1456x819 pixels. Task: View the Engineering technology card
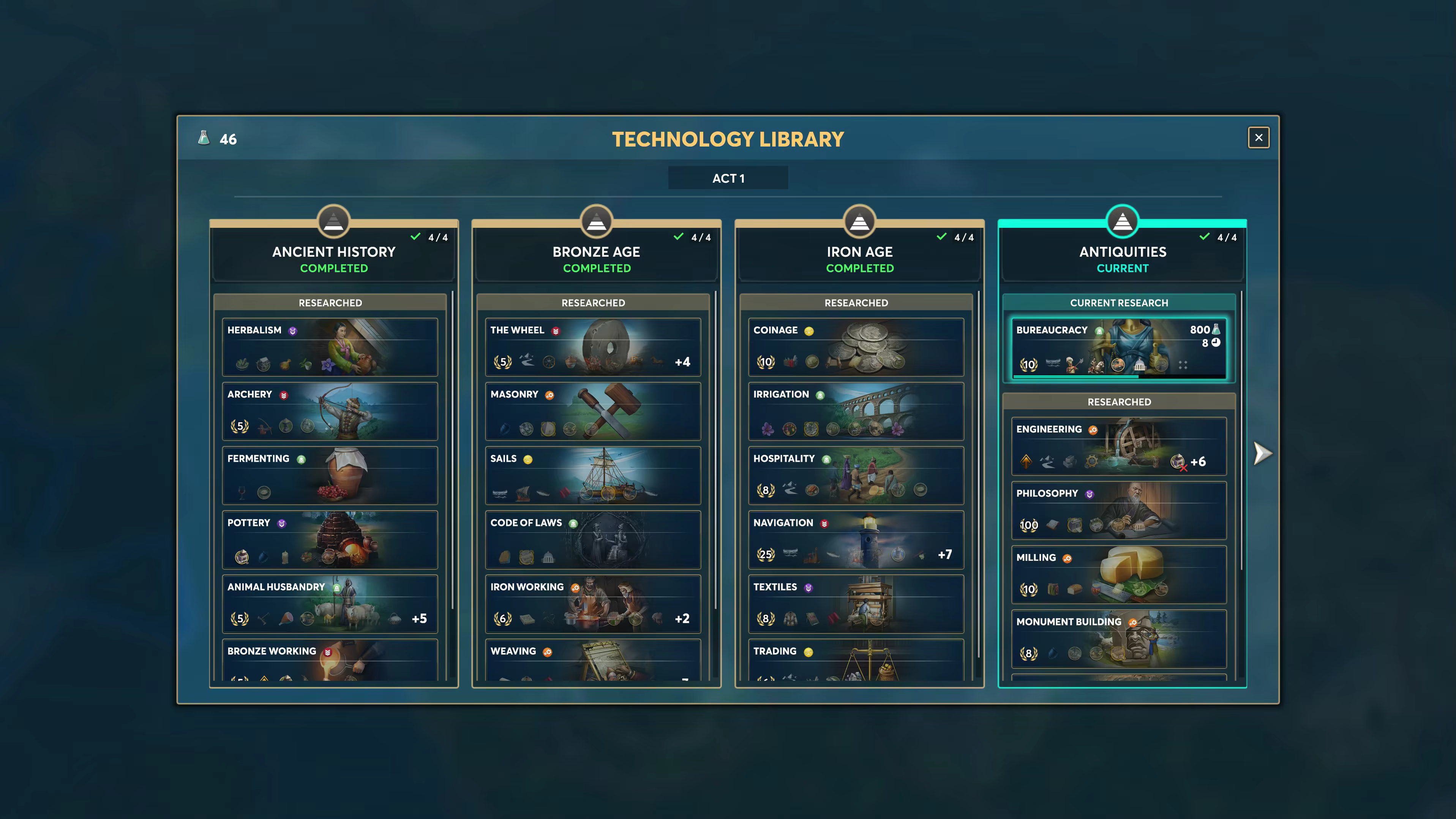[x=1118, y=446]
